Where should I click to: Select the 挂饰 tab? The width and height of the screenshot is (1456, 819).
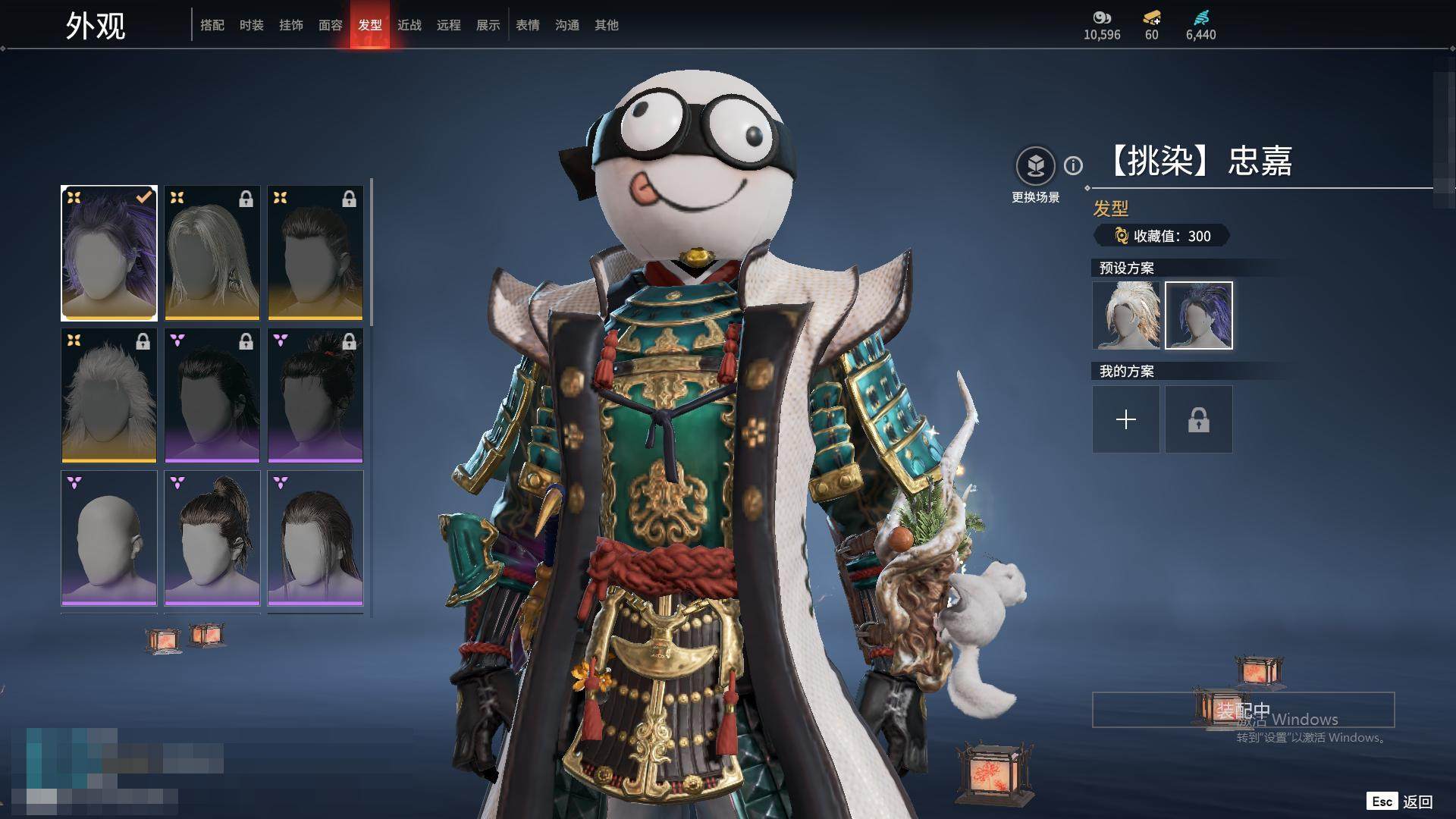pos(291,25)
